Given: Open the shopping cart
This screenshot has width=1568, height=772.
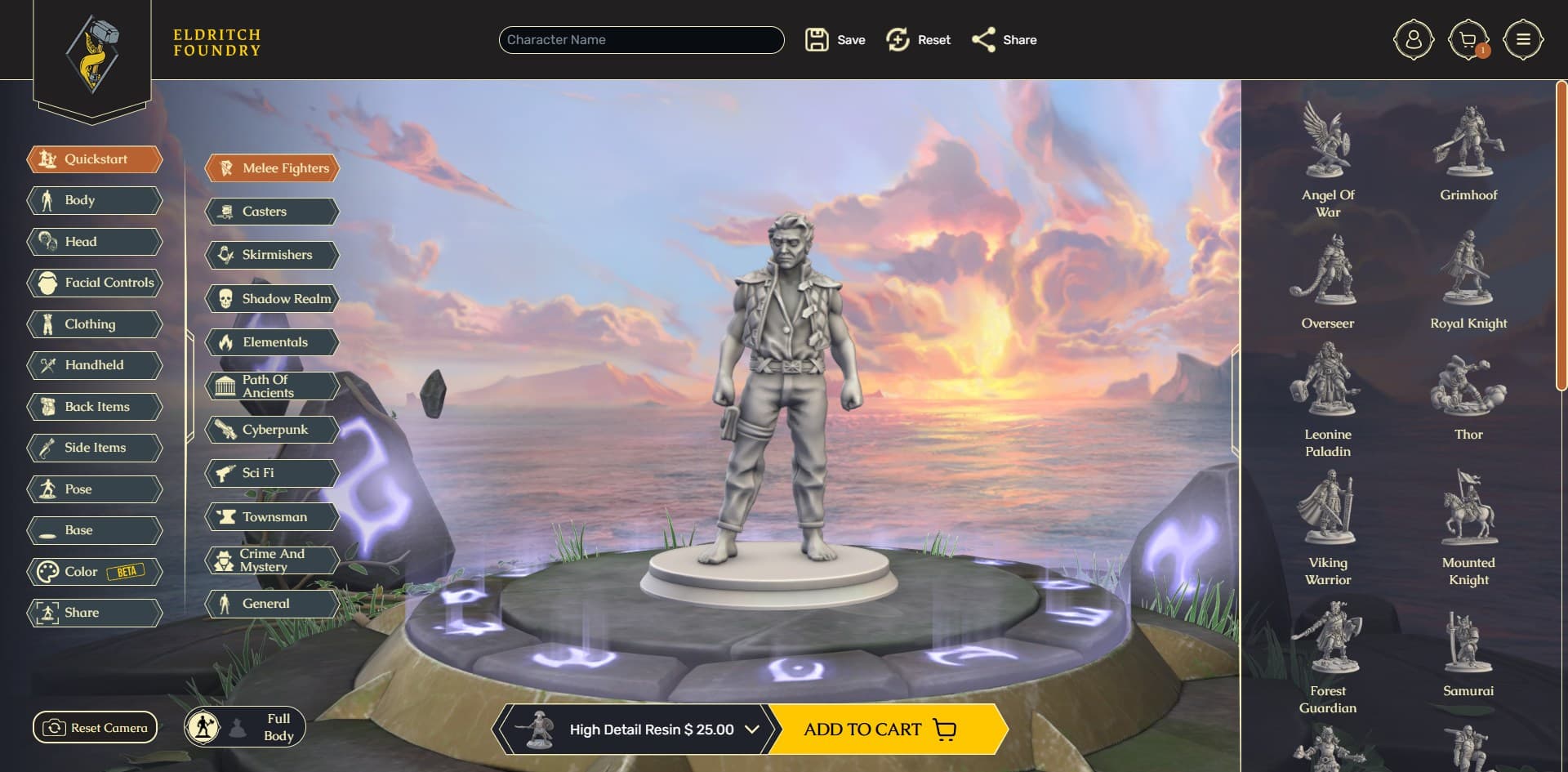Looking at the screenshot, I should pyautogui.click(x=1468, y=40).
